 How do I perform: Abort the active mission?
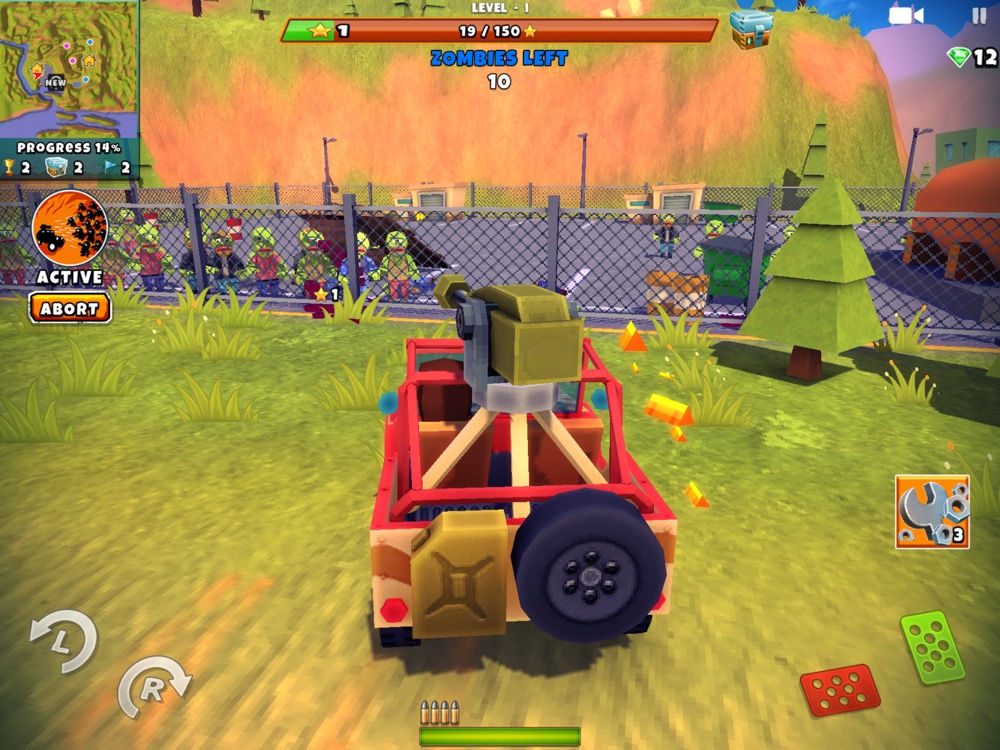coord(69,308)
